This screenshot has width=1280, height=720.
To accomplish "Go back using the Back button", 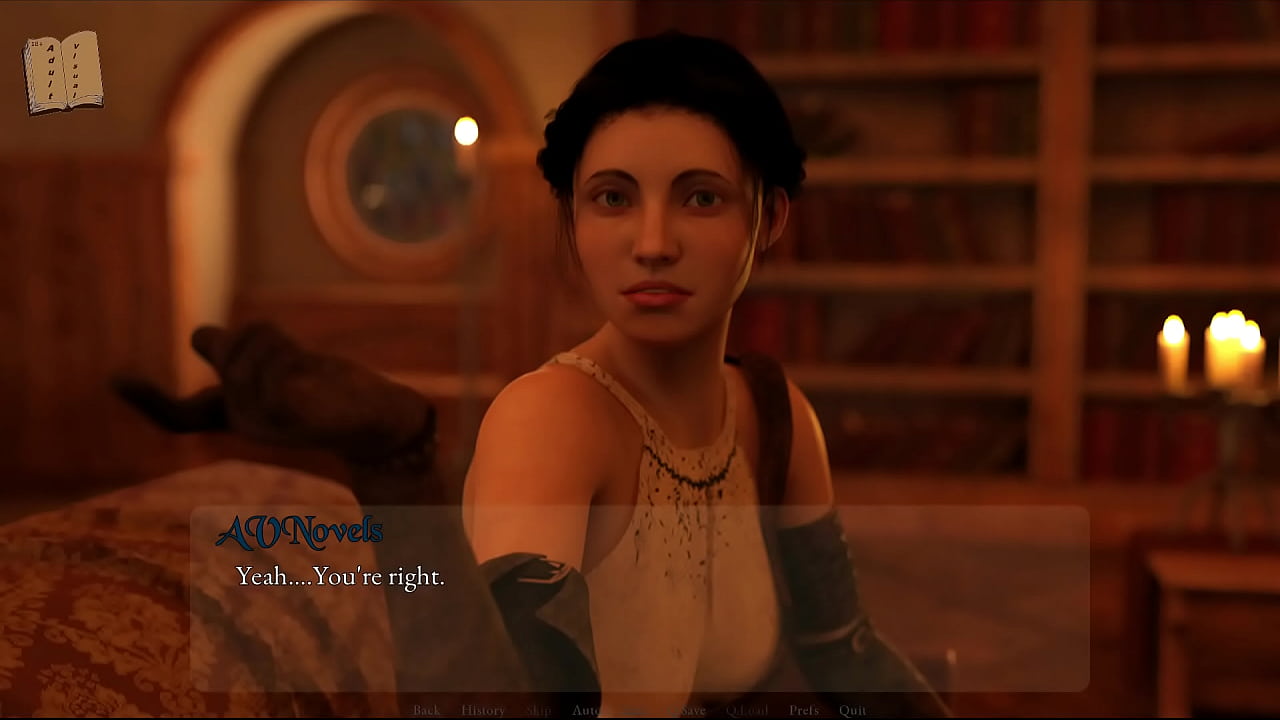I will pyautogui.click(x=426, y=710).
